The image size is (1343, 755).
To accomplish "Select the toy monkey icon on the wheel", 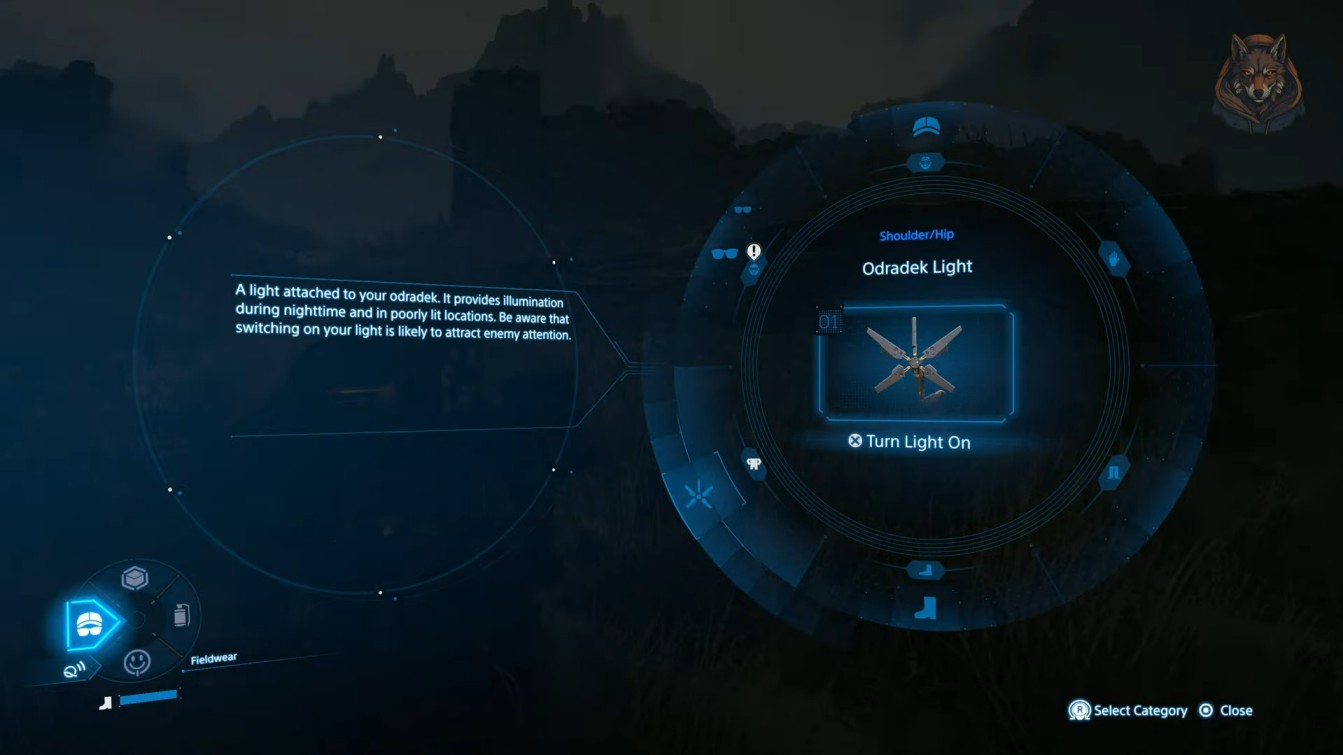I will pyautogui.click(x=752, y=465).
